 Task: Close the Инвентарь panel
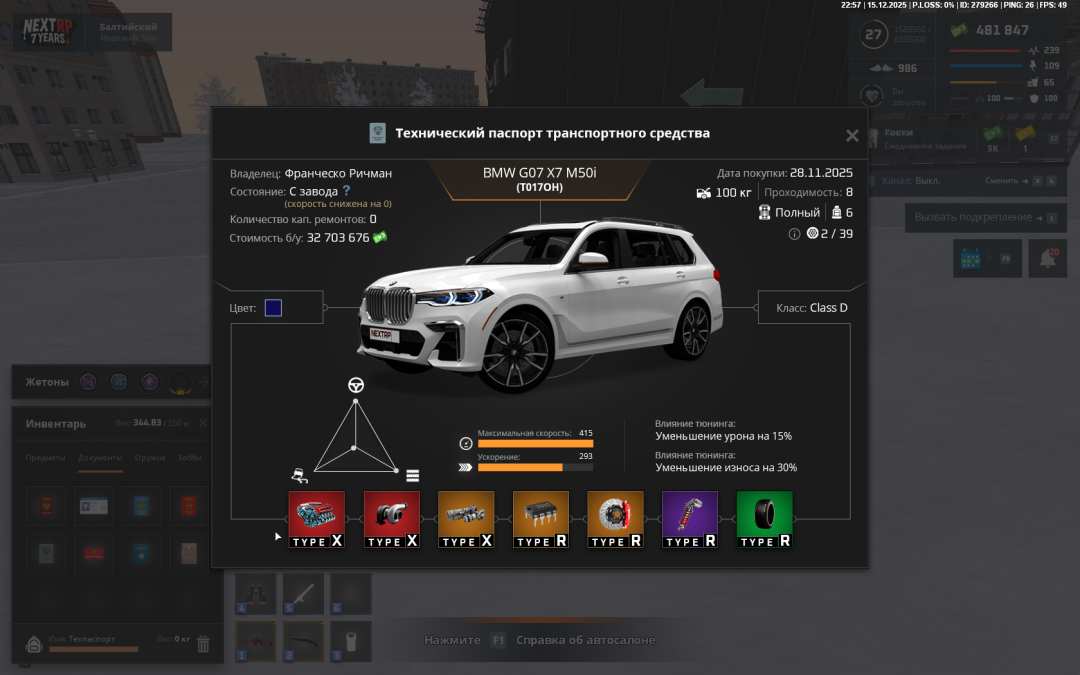pos(203,423)
